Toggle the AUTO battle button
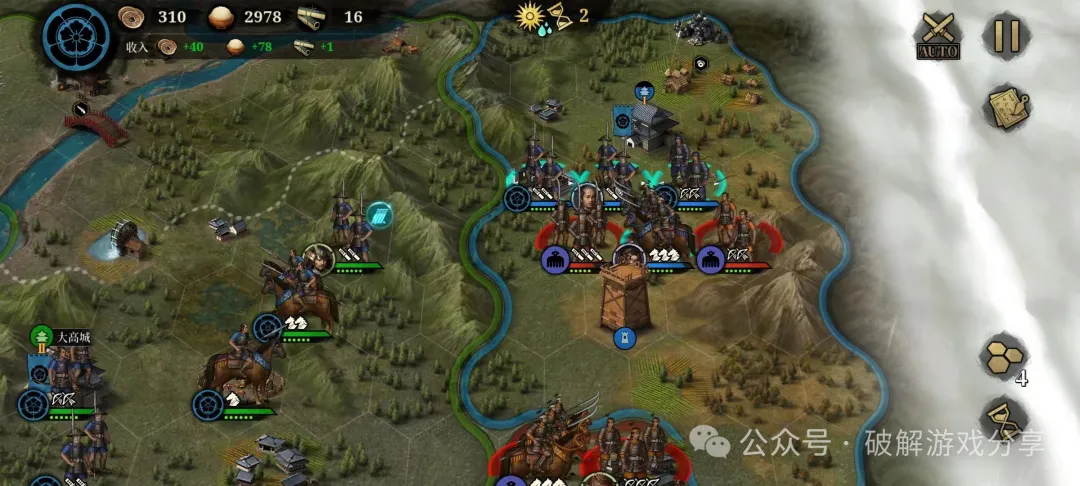This screenshot has height=486, width=1080. point(938,36)
